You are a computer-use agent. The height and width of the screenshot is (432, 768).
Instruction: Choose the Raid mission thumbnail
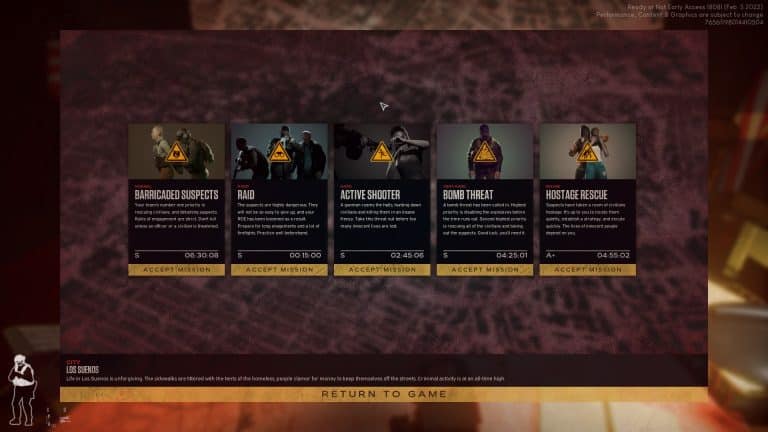coord(279,150)
